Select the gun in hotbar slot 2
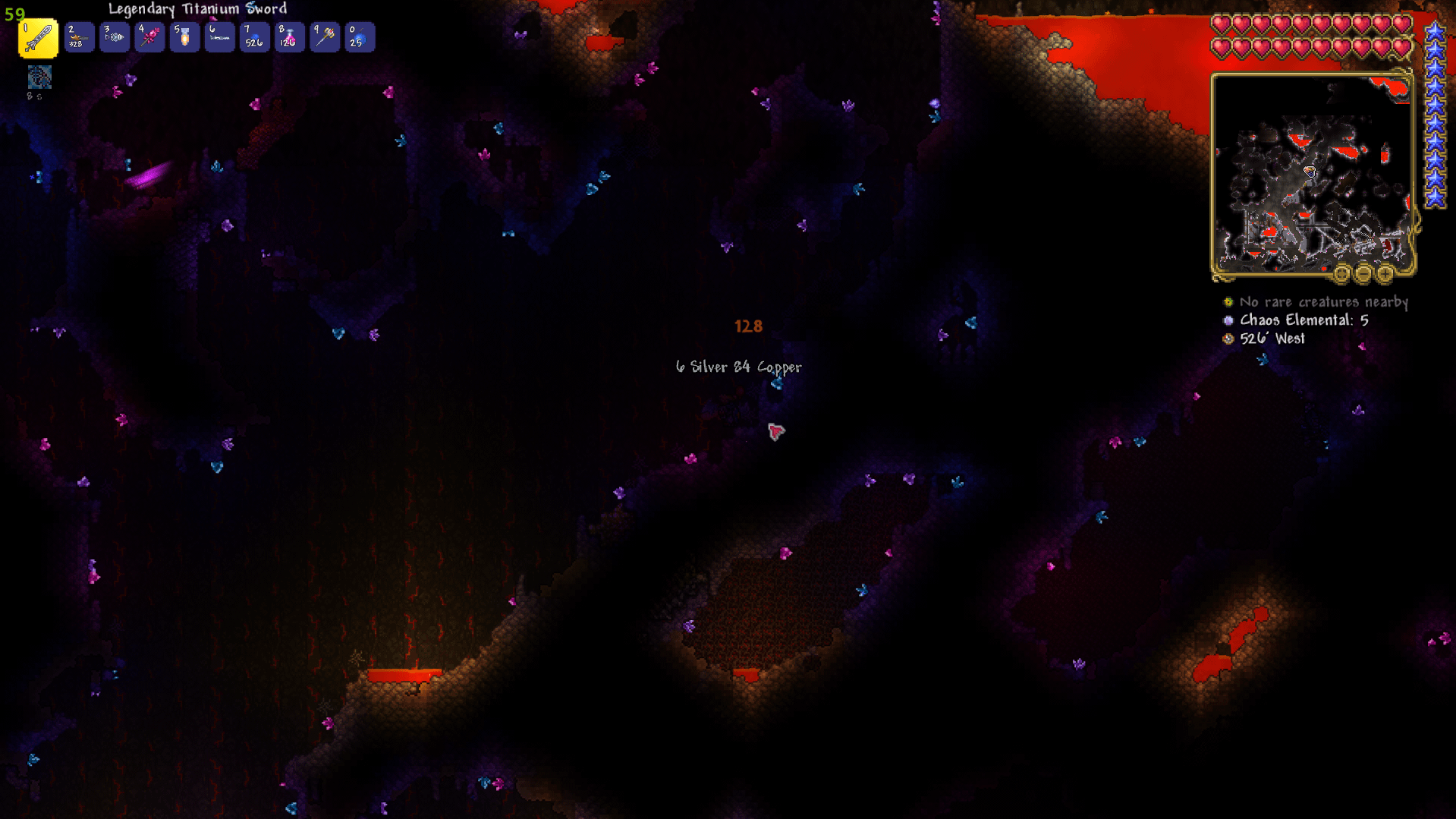1456x819 pixels. coord(78,38)
